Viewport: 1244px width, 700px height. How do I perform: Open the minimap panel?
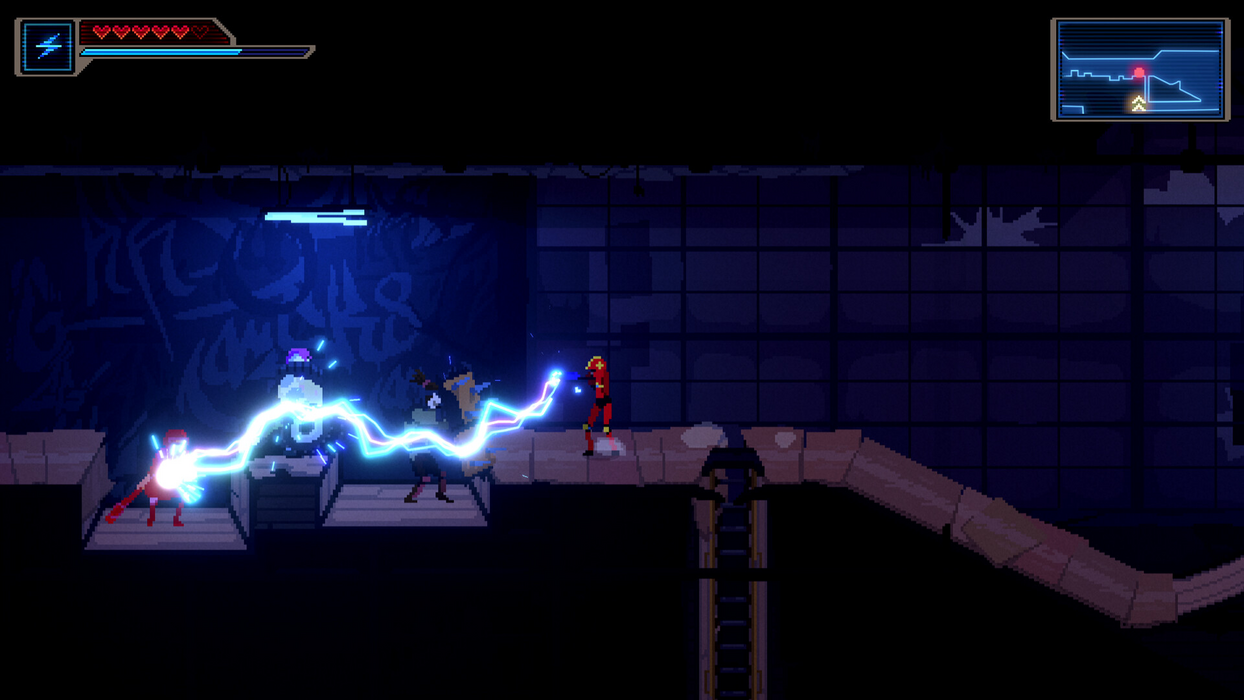[1140, 69]
